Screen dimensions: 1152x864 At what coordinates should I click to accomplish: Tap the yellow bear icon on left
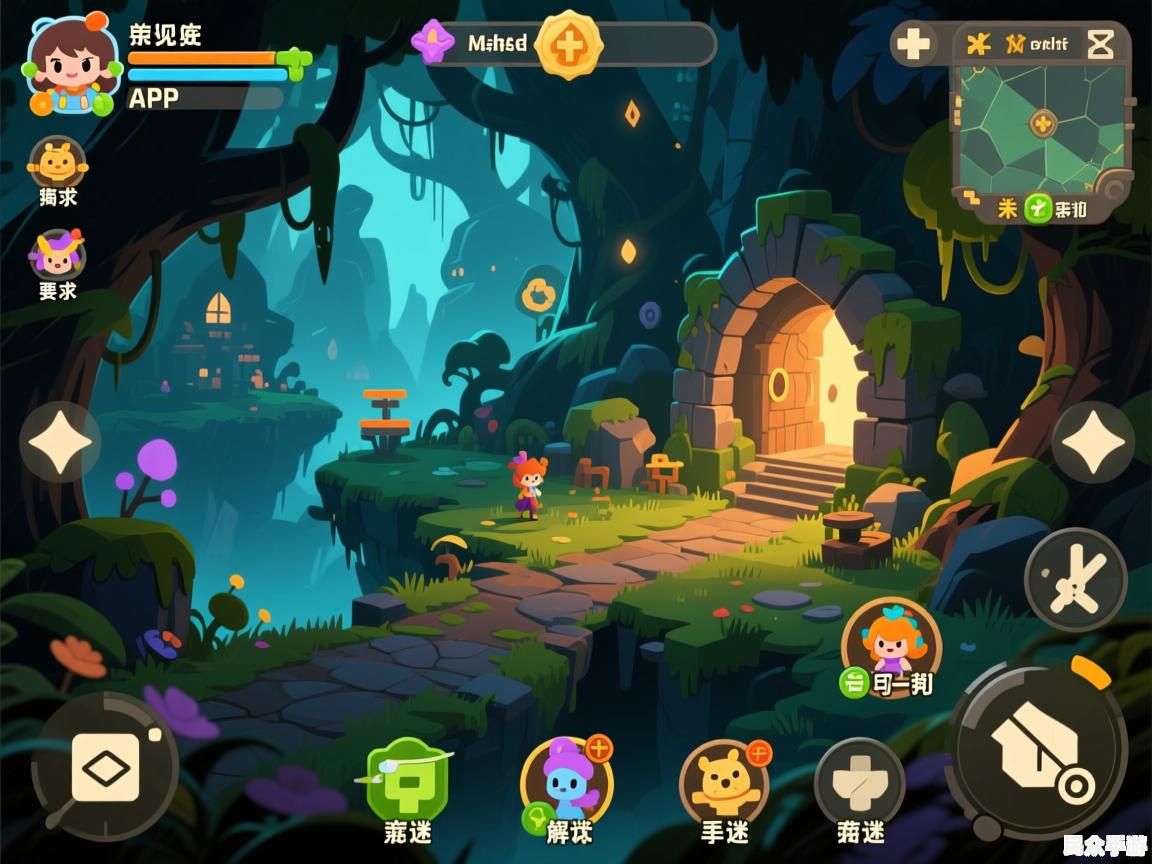pos(58,162)
